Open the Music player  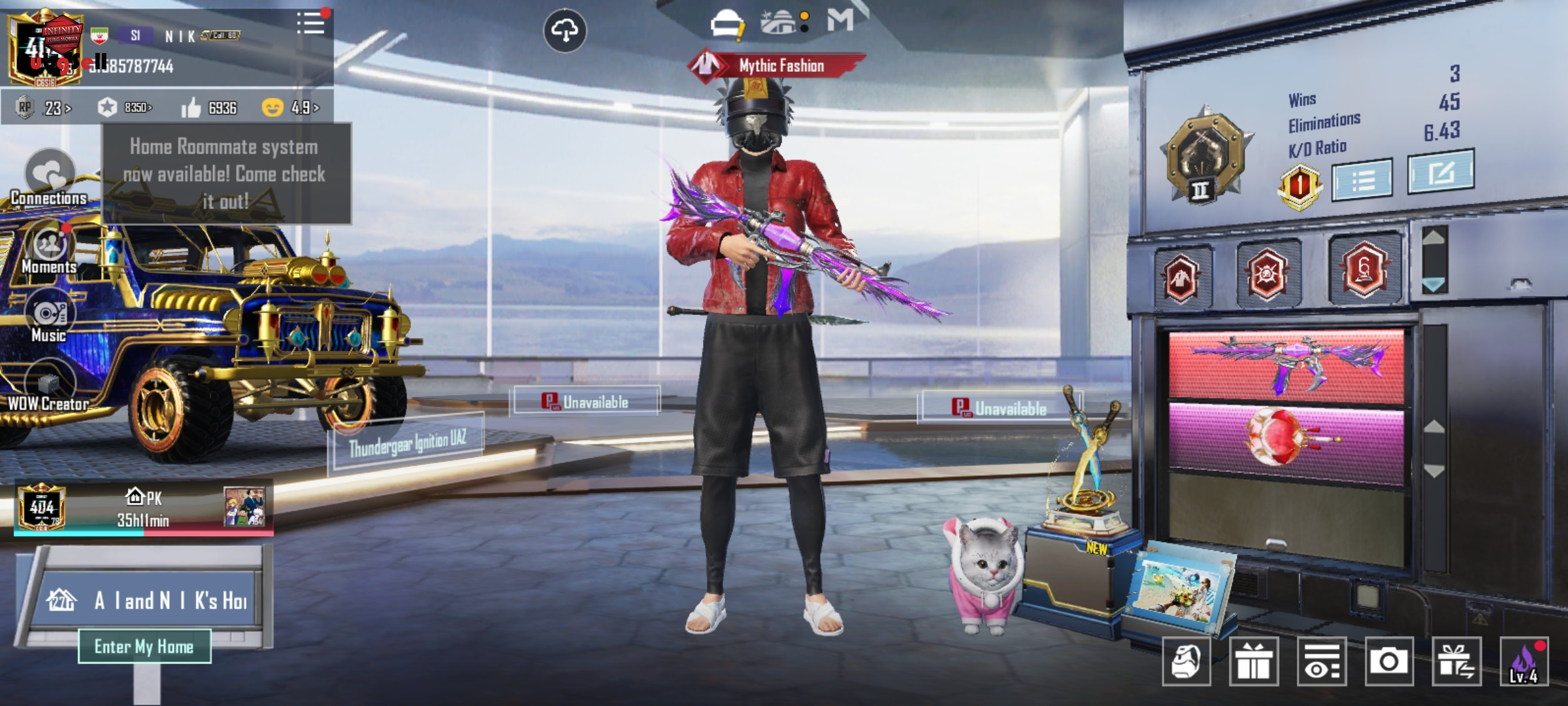(49, 318)
